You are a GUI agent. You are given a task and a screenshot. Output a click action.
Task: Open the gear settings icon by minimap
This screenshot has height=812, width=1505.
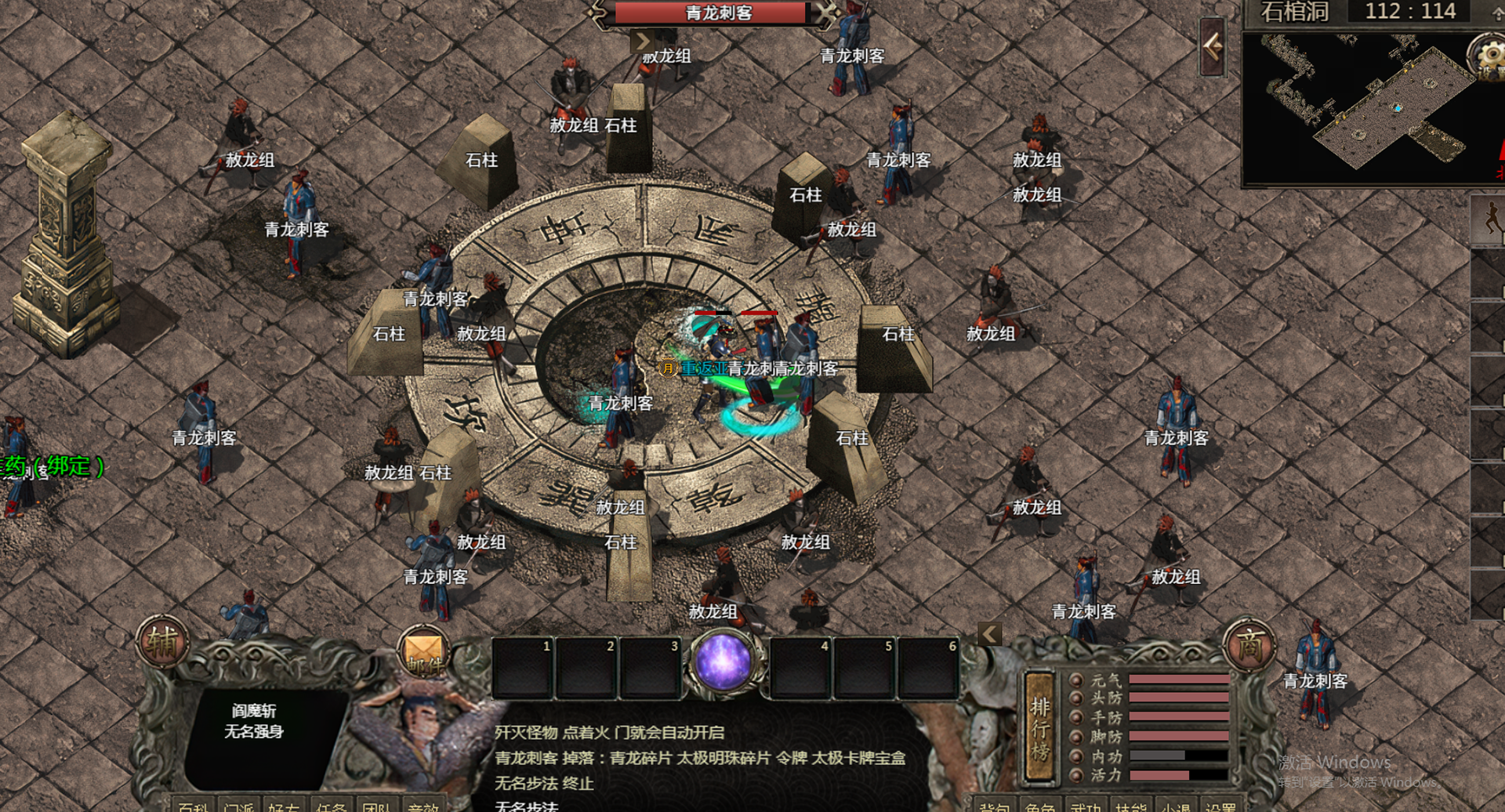1487,56
